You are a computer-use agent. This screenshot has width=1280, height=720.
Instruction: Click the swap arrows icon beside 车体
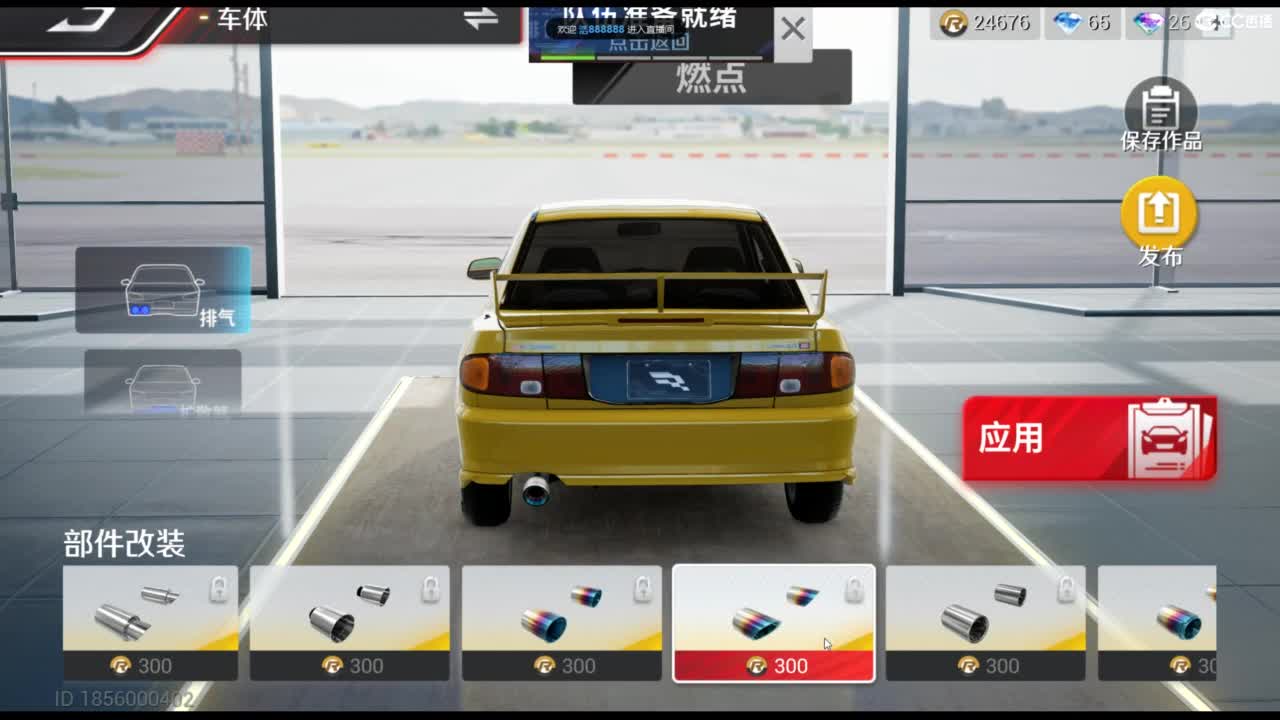[481, 21]
